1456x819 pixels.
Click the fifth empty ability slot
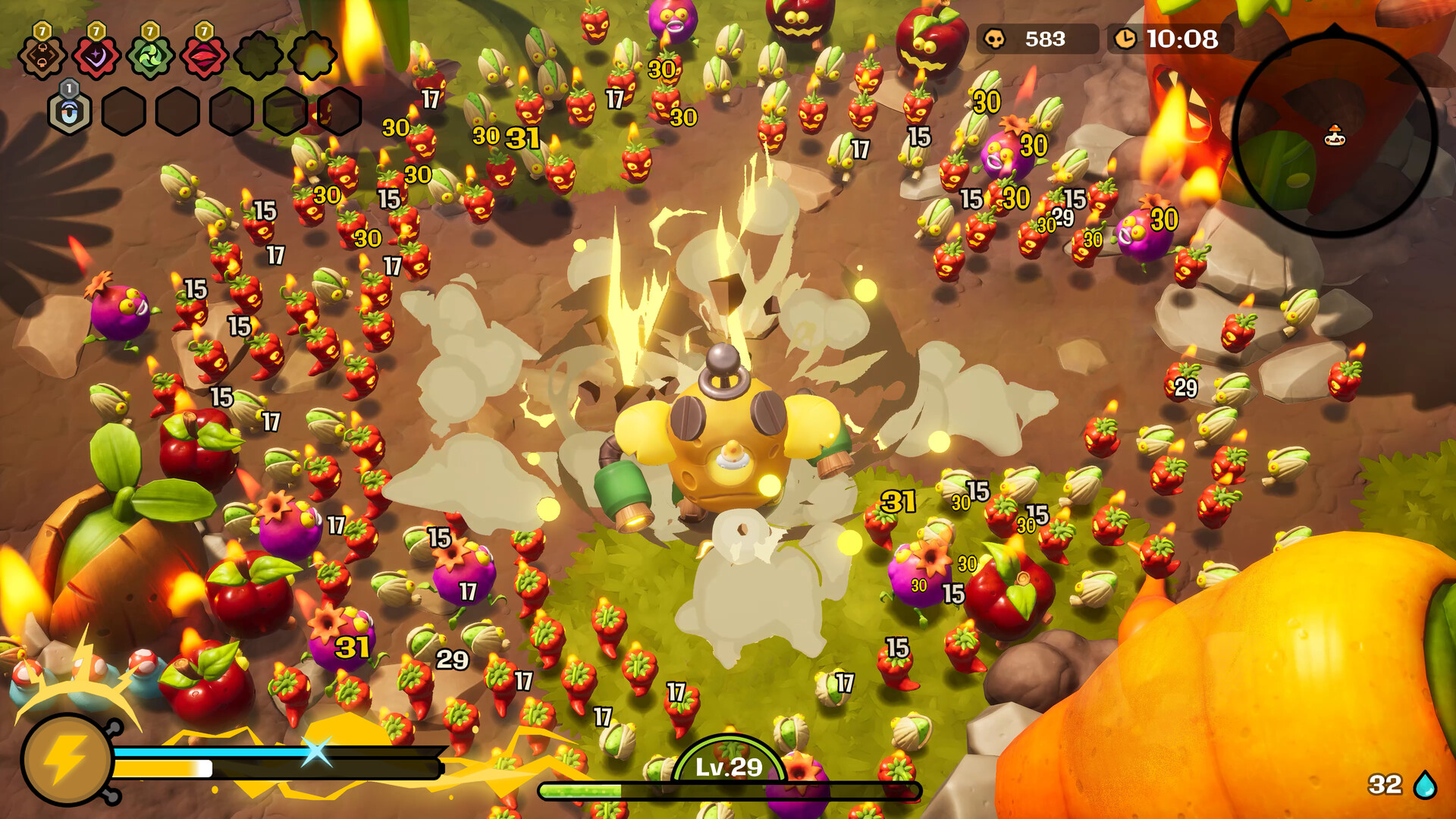(259, 57)
